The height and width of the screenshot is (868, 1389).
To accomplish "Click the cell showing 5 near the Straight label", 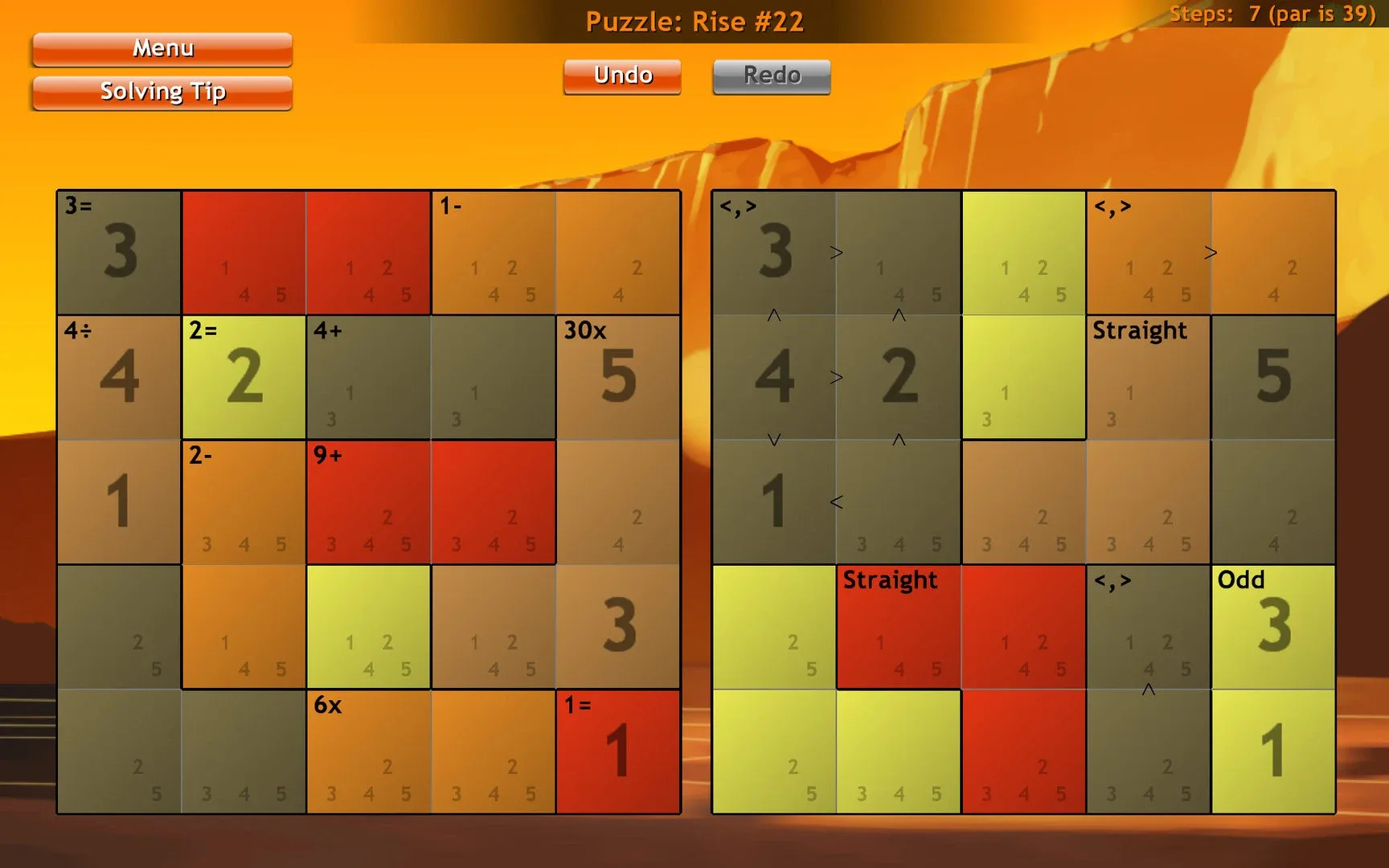I will click(x=1272, y=378).
